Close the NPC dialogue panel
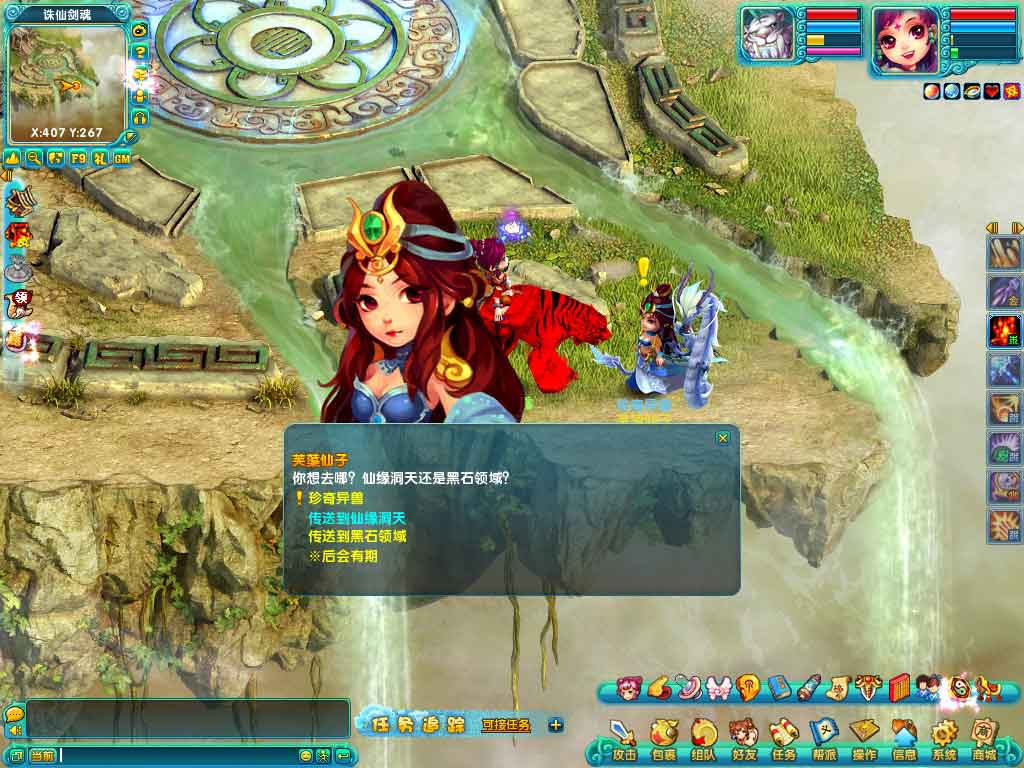 pos(723,438)
